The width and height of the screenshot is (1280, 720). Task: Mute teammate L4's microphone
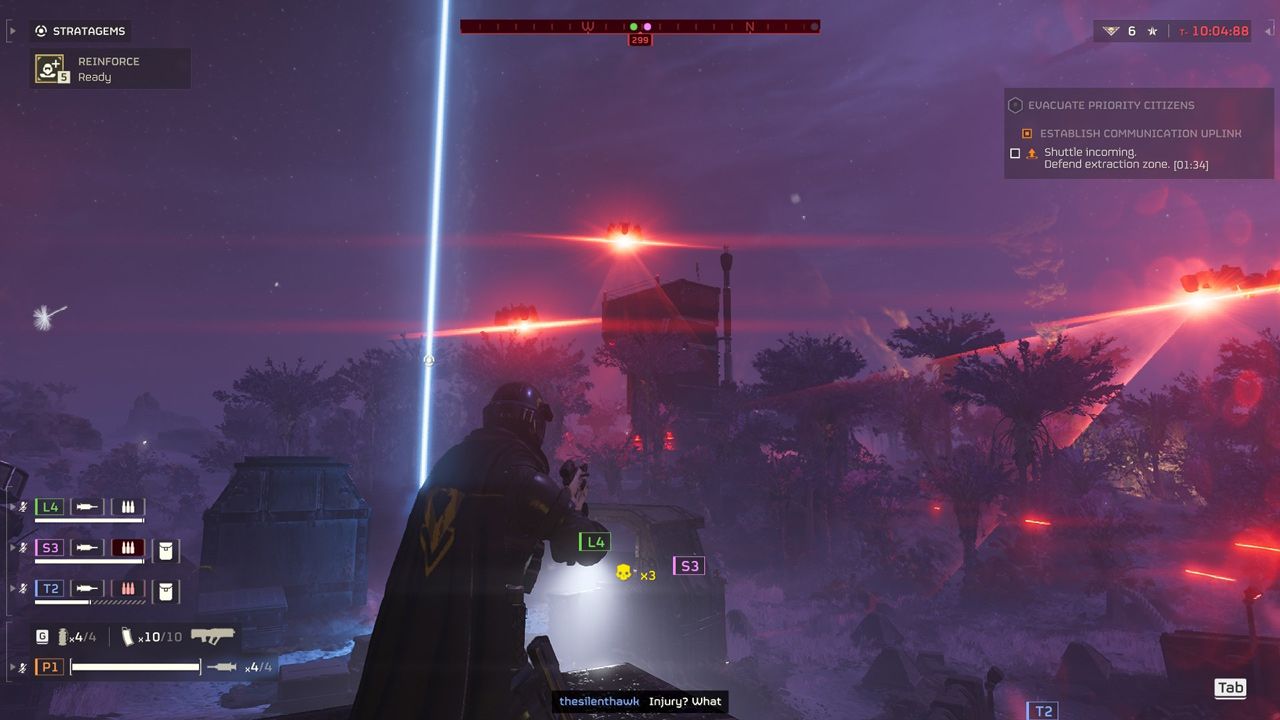24,507
